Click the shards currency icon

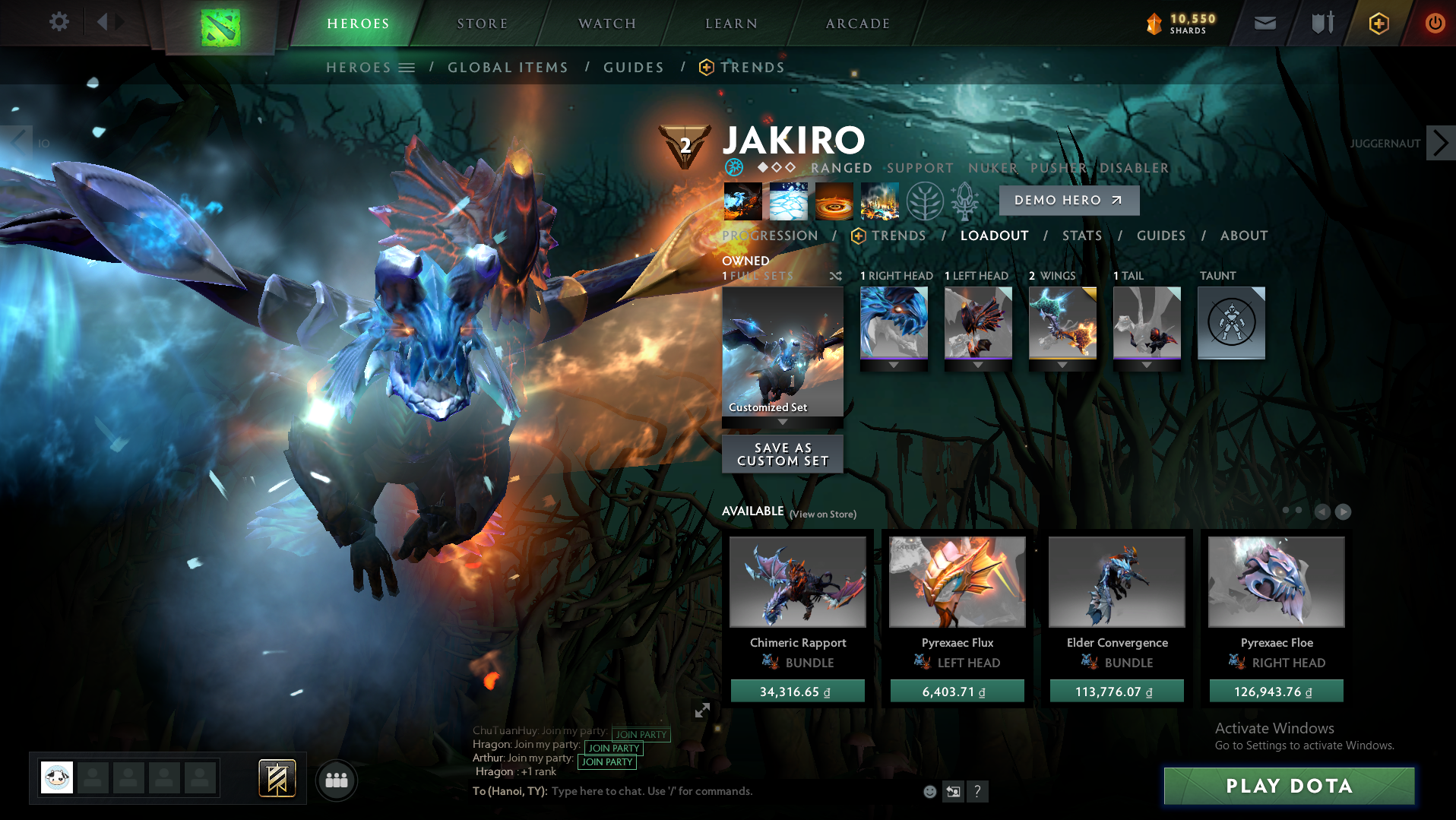1154,24
